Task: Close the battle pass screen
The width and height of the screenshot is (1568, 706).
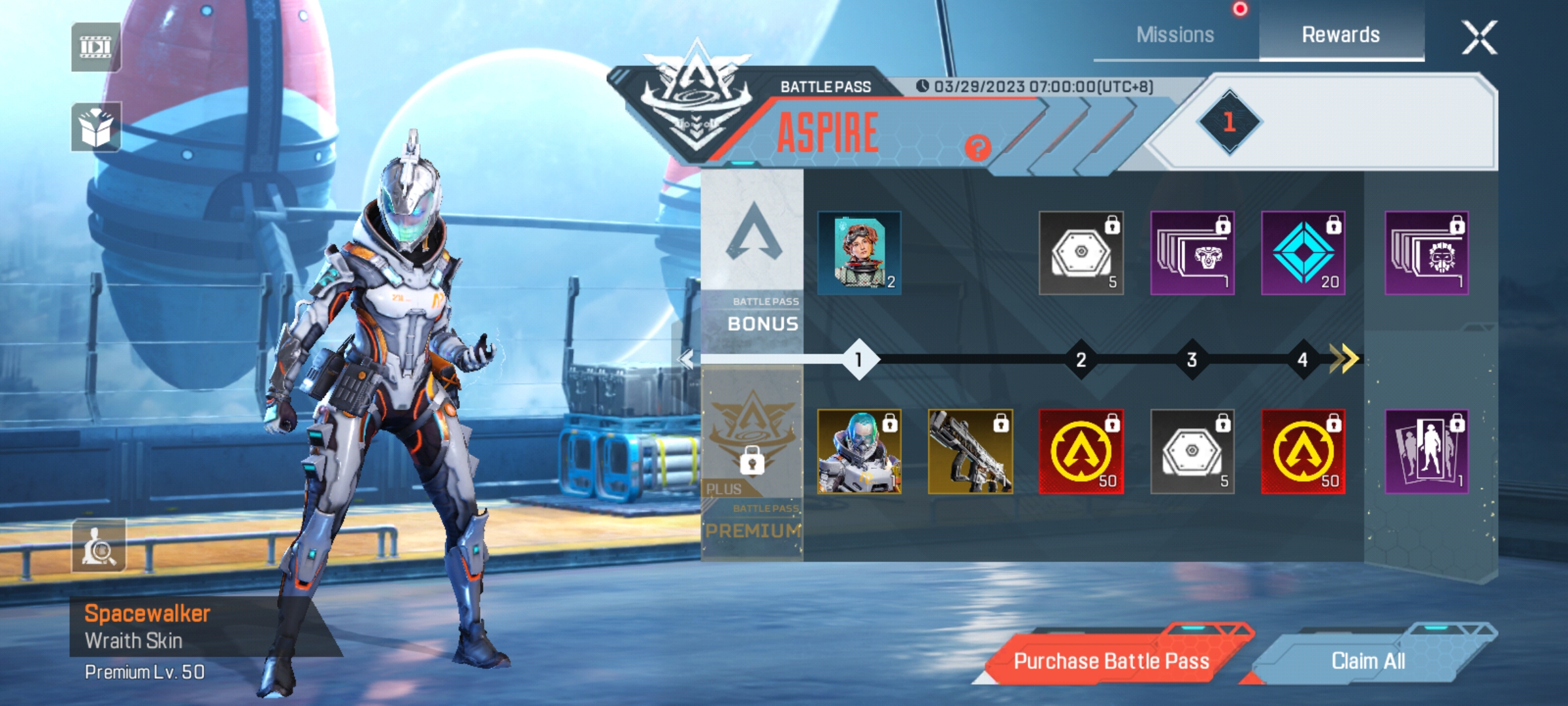Action: coord(1479,37)
